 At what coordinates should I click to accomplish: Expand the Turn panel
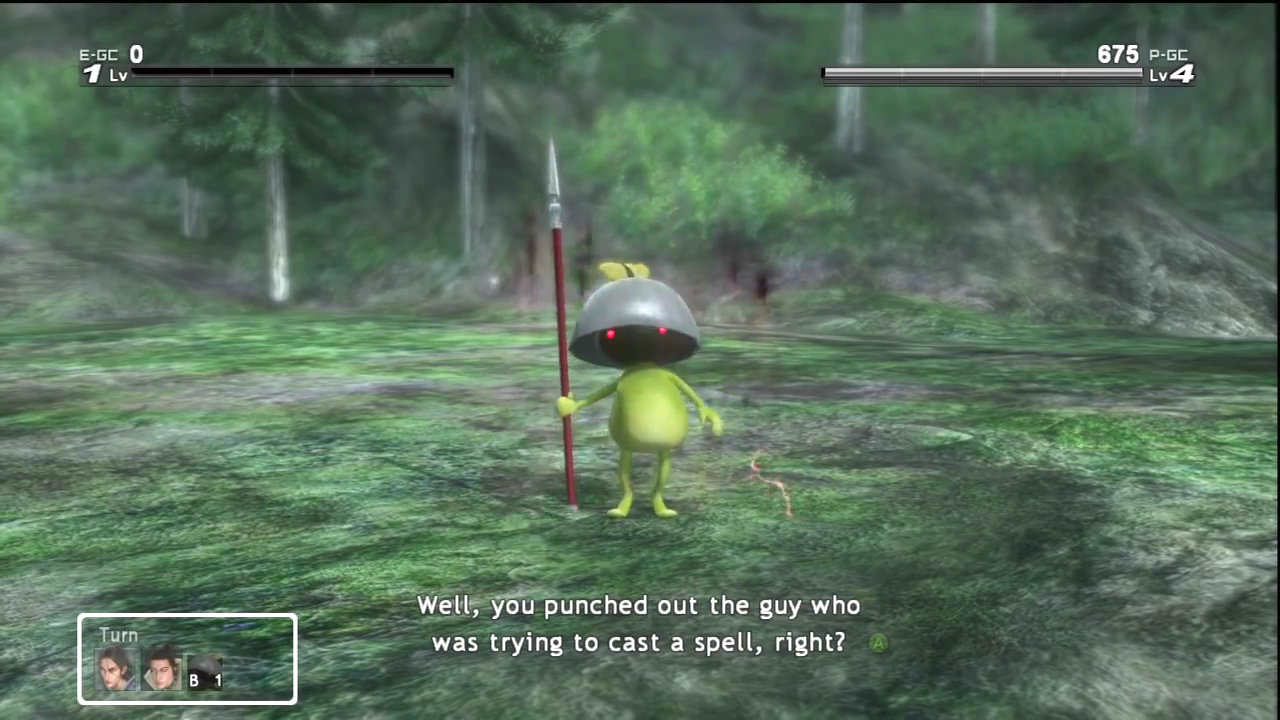tap(187, 657)
